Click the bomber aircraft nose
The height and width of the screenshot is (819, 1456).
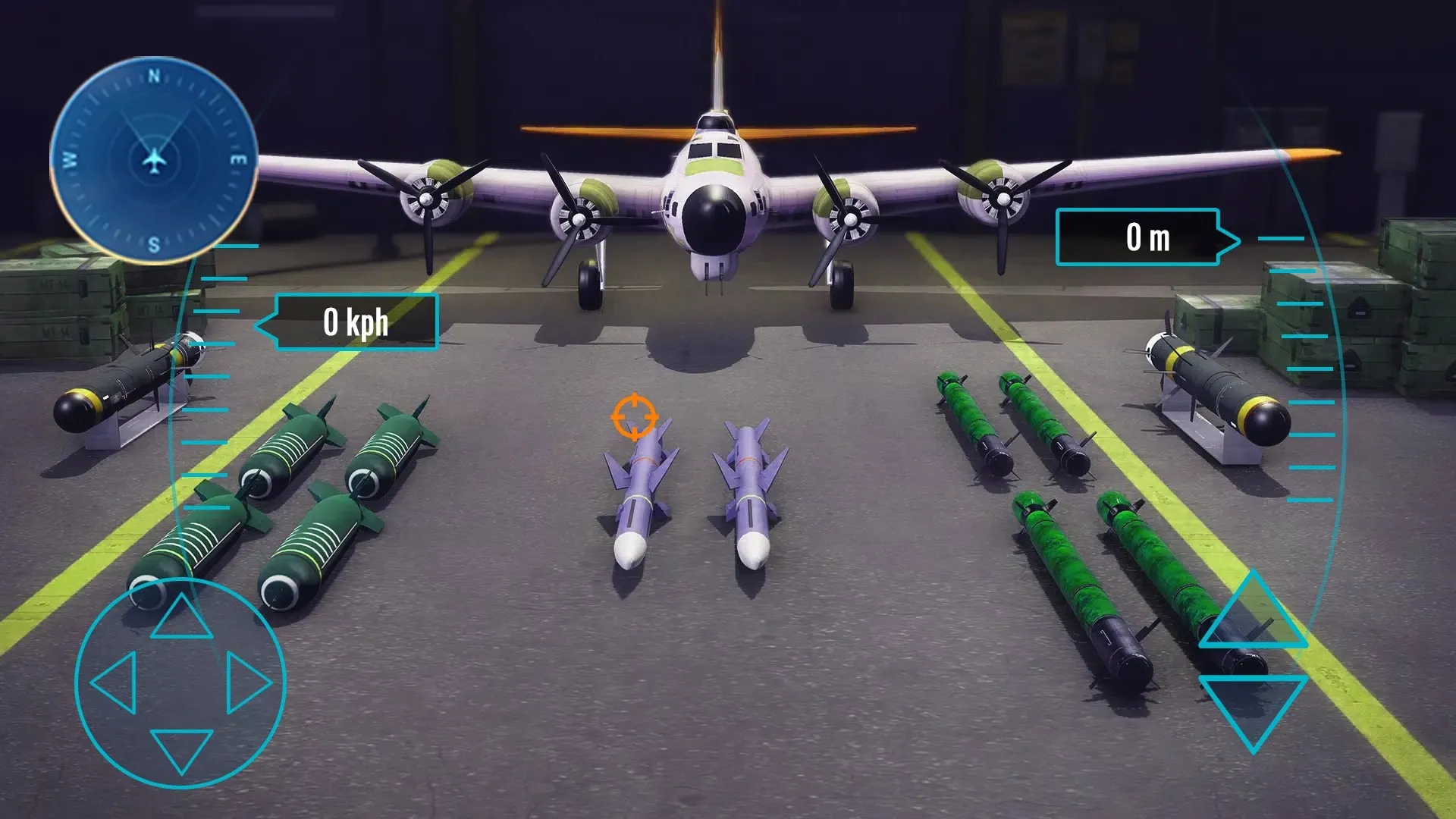pos(715,218)
